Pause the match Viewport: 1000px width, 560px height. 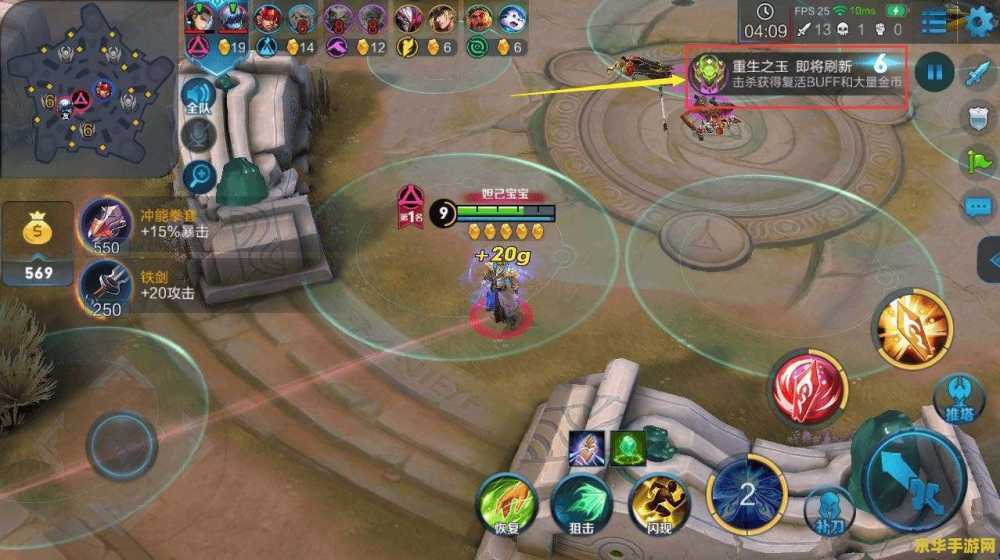pyautogui.click(x=935, y=72)
